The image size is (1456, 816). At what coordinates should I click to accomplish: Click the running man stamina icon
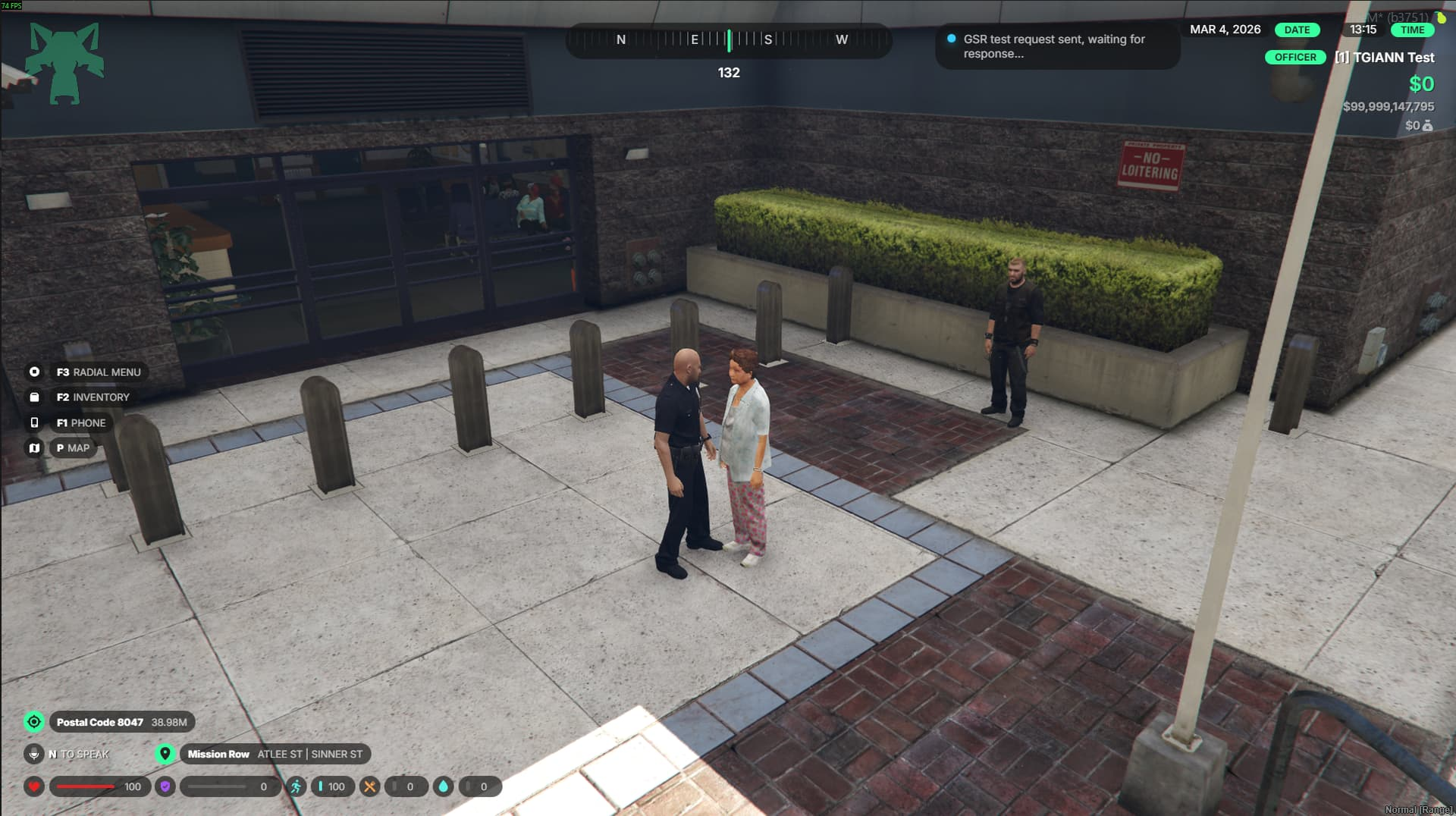click(296, 786)
